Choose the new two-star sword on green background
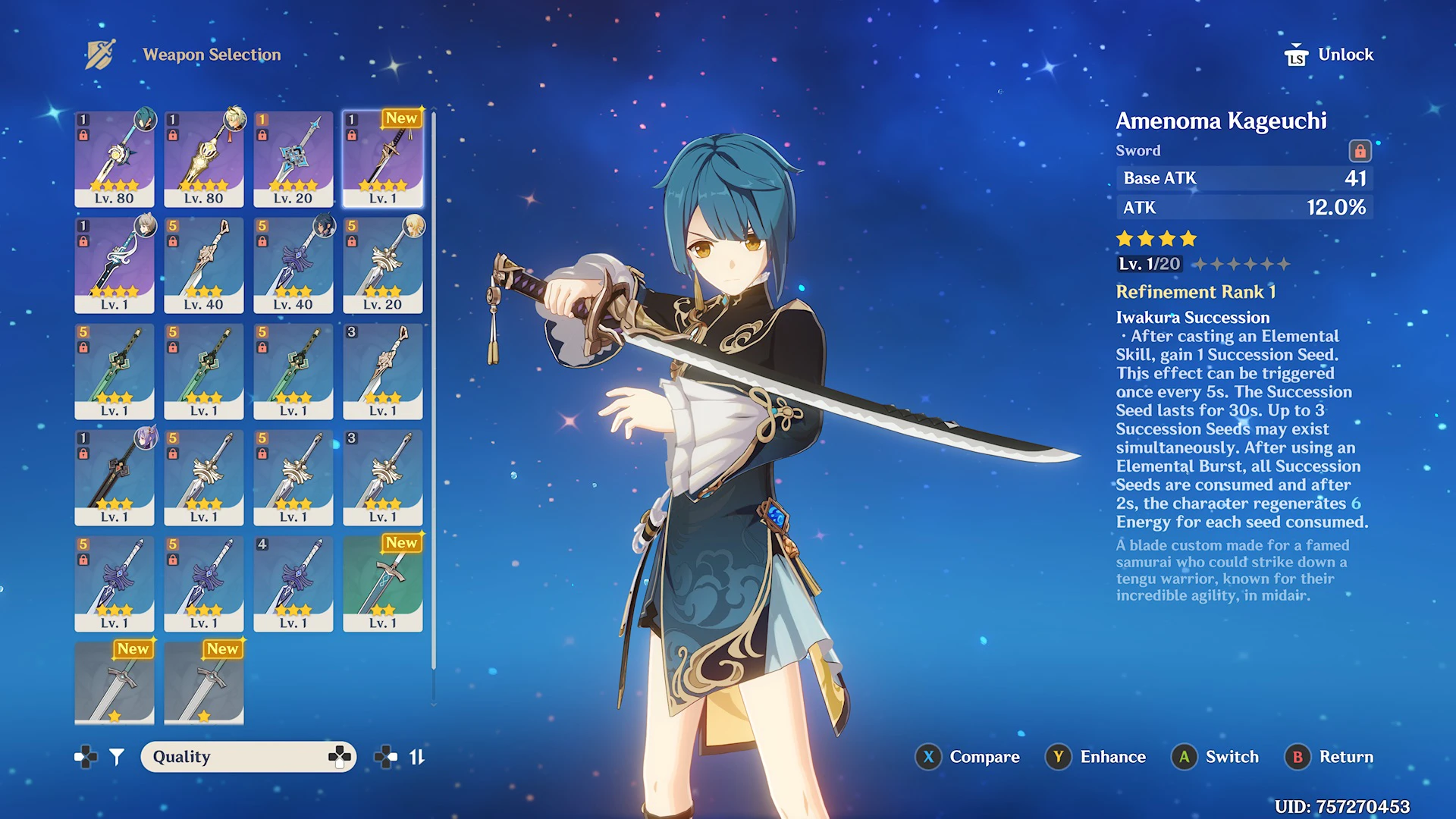Image resolution: width=1456 pixels, height=819 pixels. click(x=383, y=583)
